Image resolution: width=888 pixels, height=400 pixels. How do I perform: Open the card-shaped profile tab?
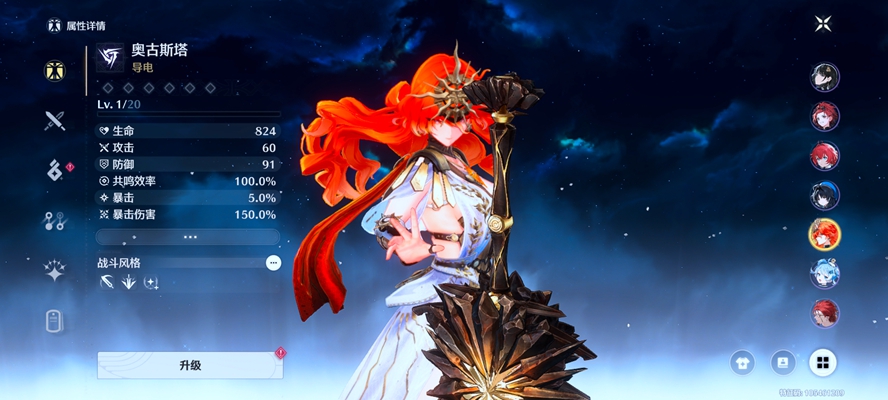(x=55, y=321)
